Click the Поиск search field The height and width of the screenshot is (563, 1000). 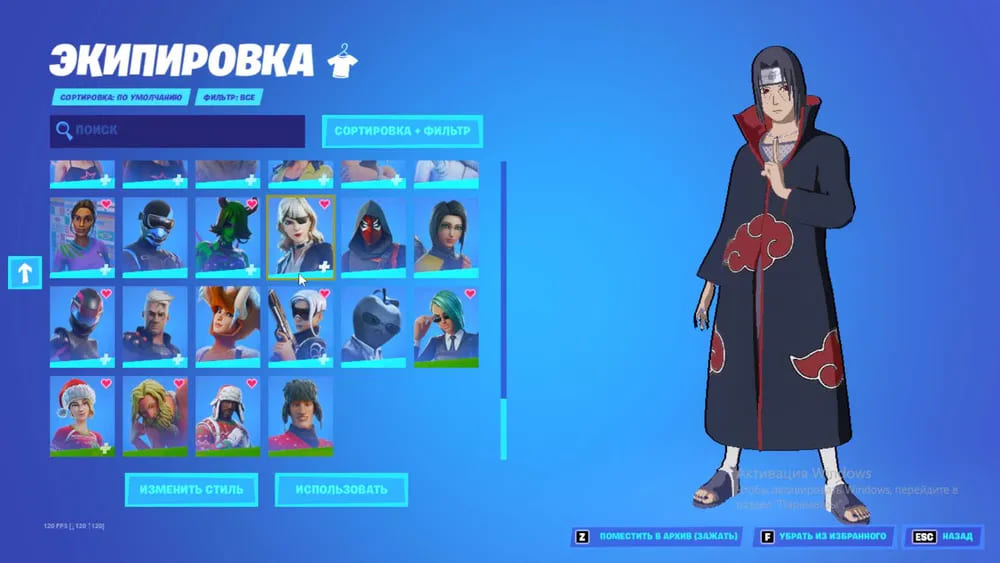pyautogui.click(x=178, y=131)
